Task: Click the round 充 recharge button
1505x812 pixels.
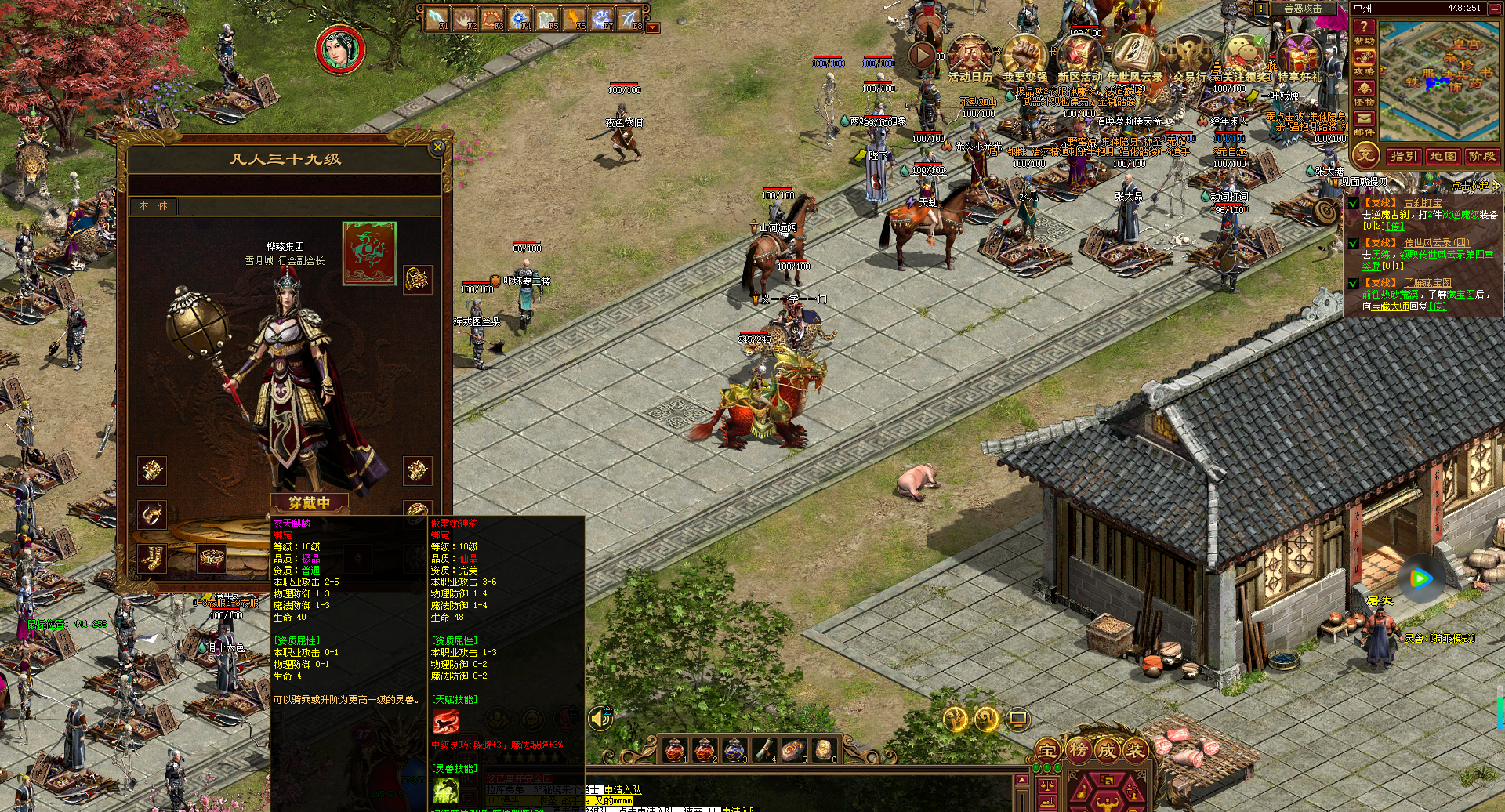Action: coord(1366,154)
